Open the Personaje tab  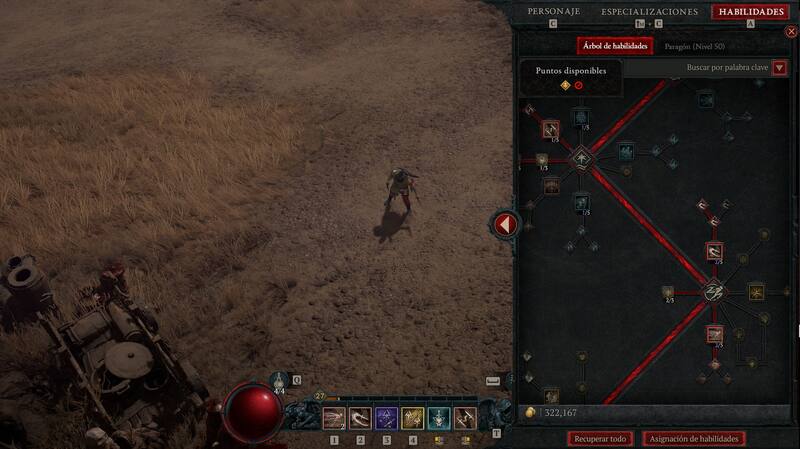point(553,12)
